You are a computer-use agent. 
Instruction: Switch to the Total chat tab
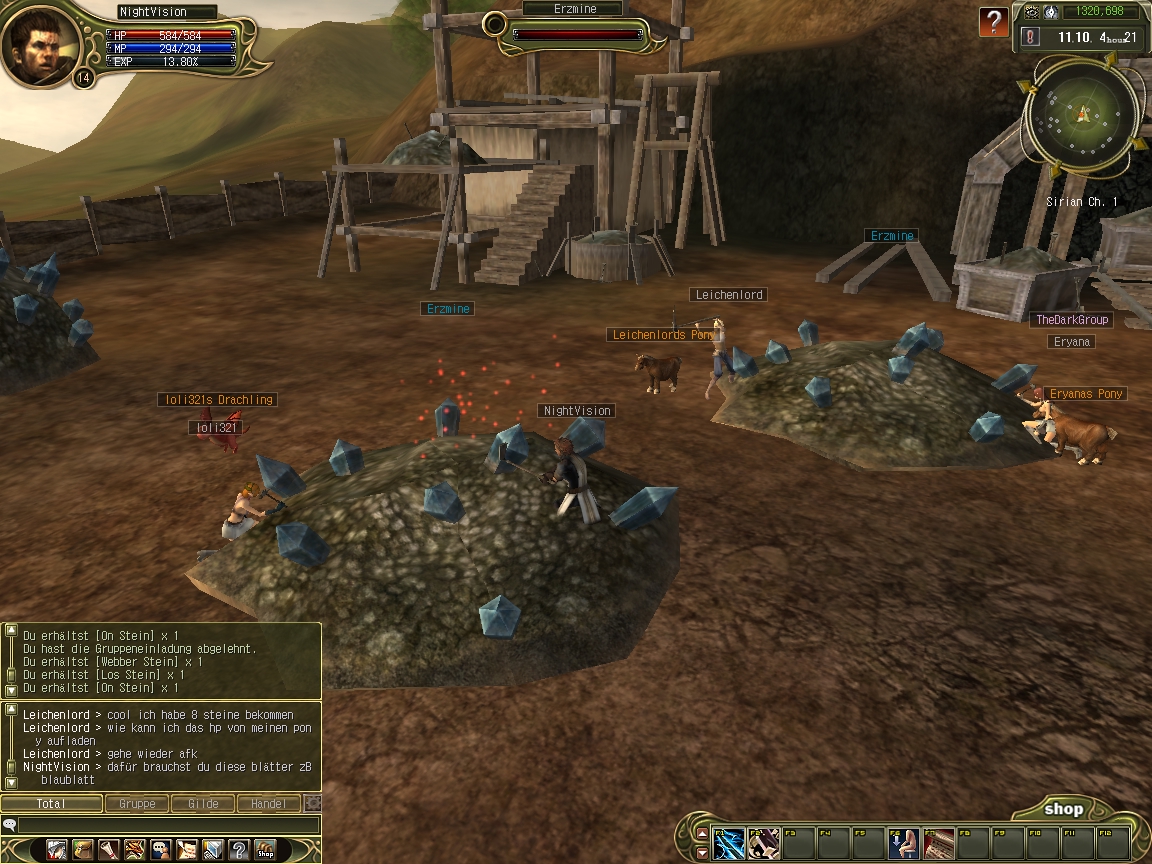pos(51,803)
